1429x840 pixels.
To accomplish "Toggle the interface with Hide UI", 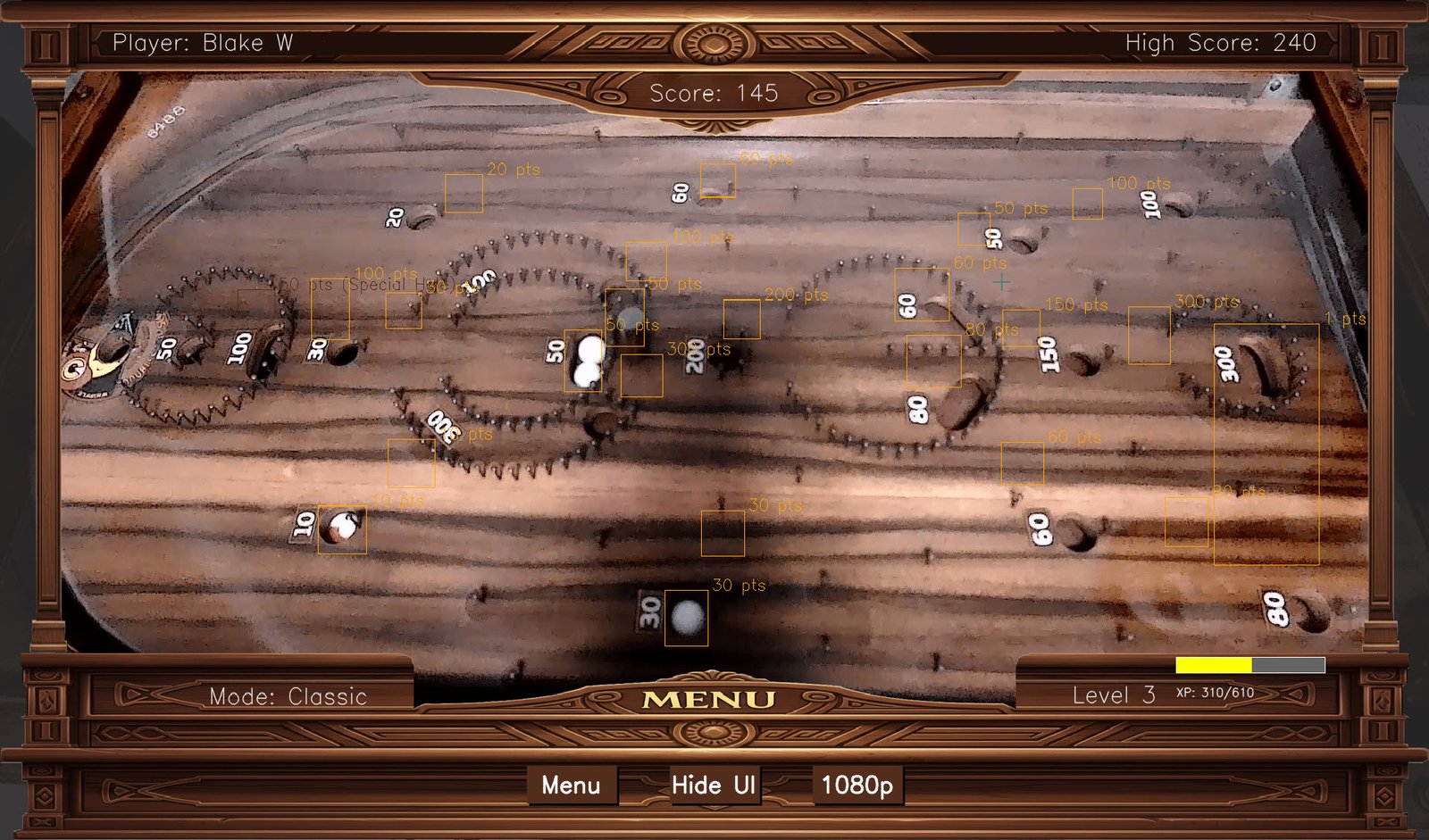I will pos(713,786).
